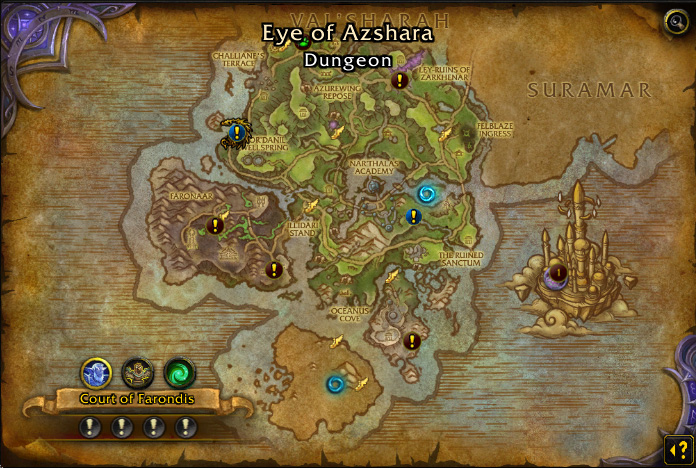Image resolution: width=696 pixels, height=468 pixels.
Task: Select the quest marker south of Faronaar
Action: [x=274, y=269]
